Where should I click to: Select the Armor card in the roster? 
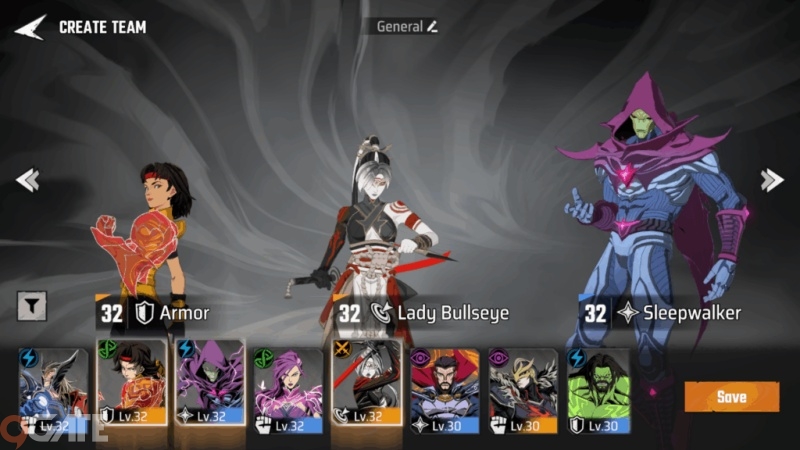coord(131,382)
